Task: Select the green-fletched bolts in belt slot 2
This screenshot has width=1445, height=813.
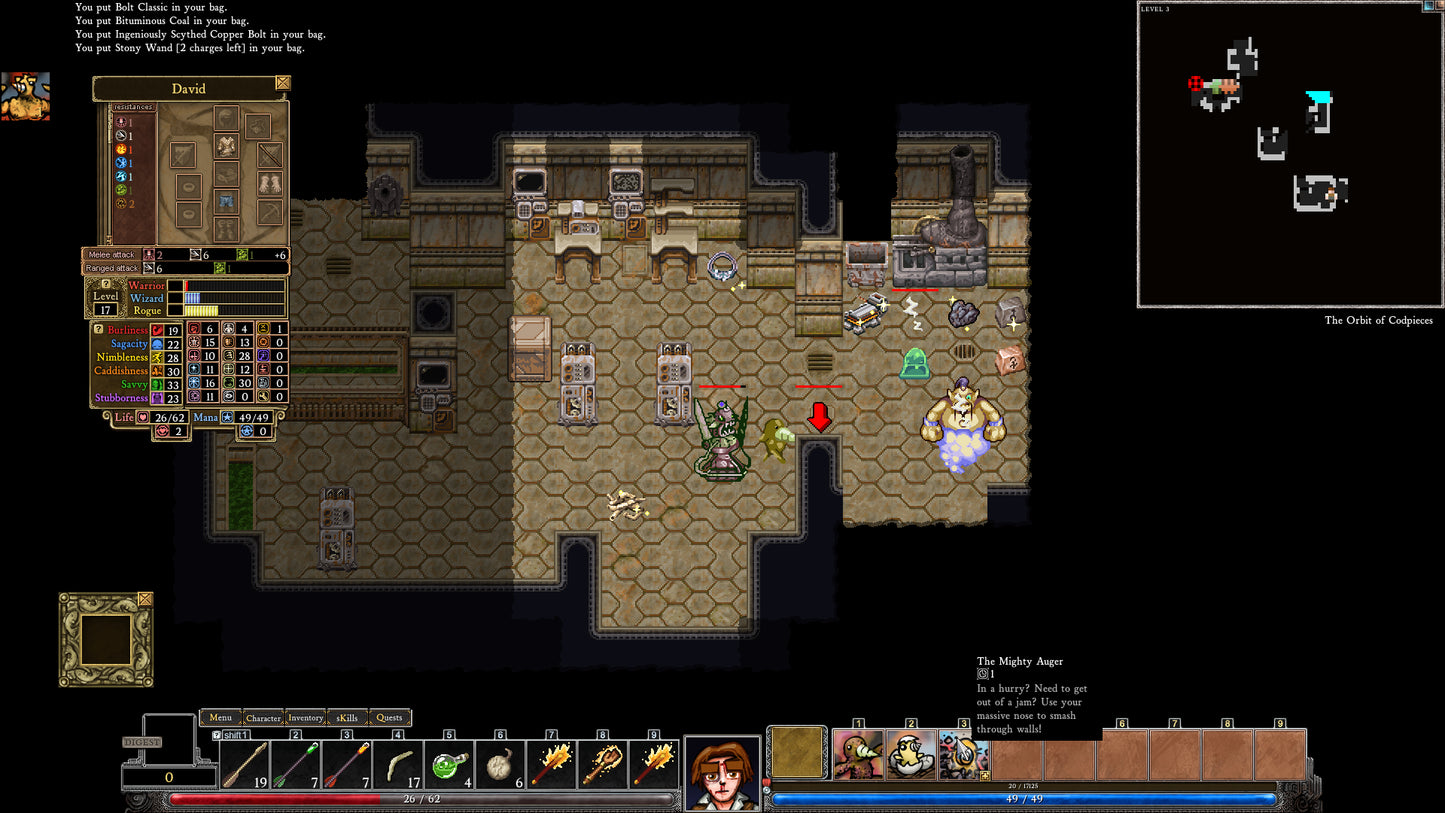Action: point(297,762)
